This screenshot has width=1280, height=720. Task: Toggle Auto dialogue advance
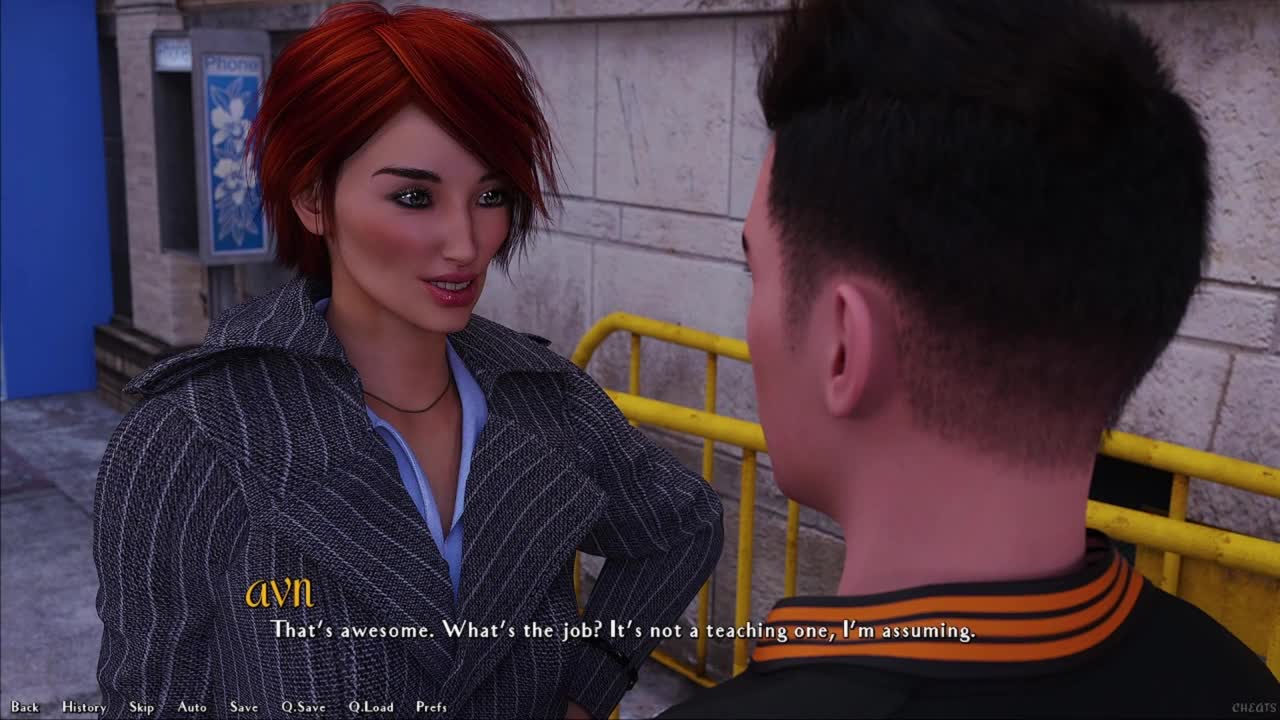(192, 707)
